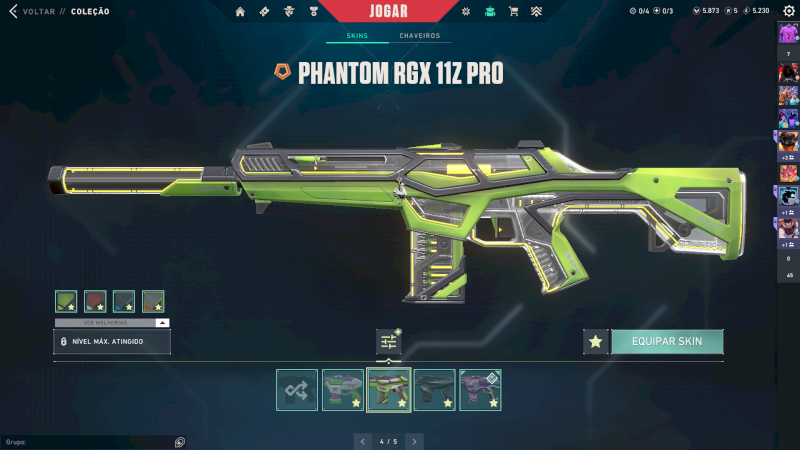Viewport: 800px width, 450px height.
Task: Go to the next skin page arrow
Action: [415, 440]
